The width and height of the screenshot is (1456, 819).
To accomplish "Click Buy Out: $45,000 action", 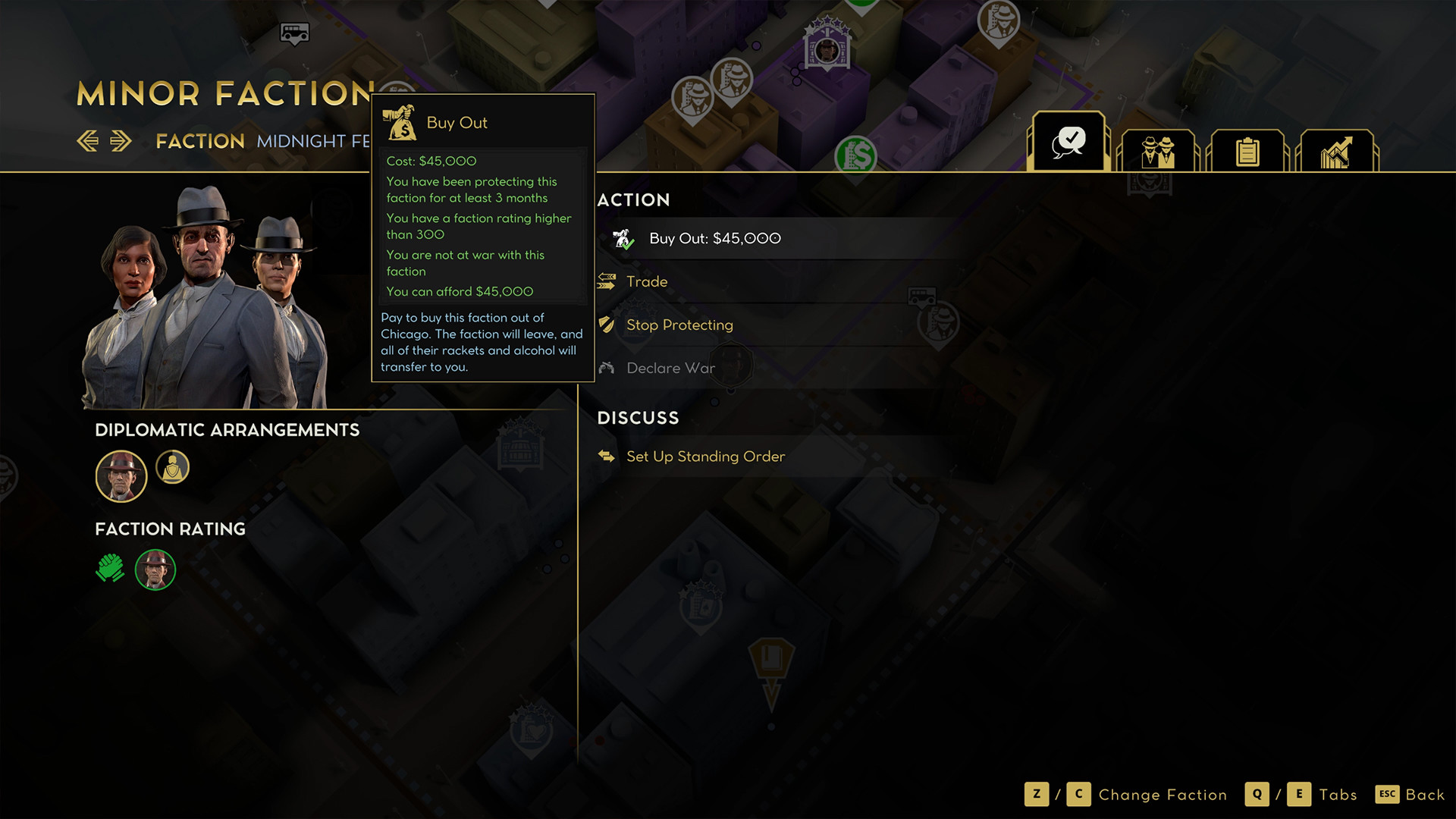I will tap(714, 238).
